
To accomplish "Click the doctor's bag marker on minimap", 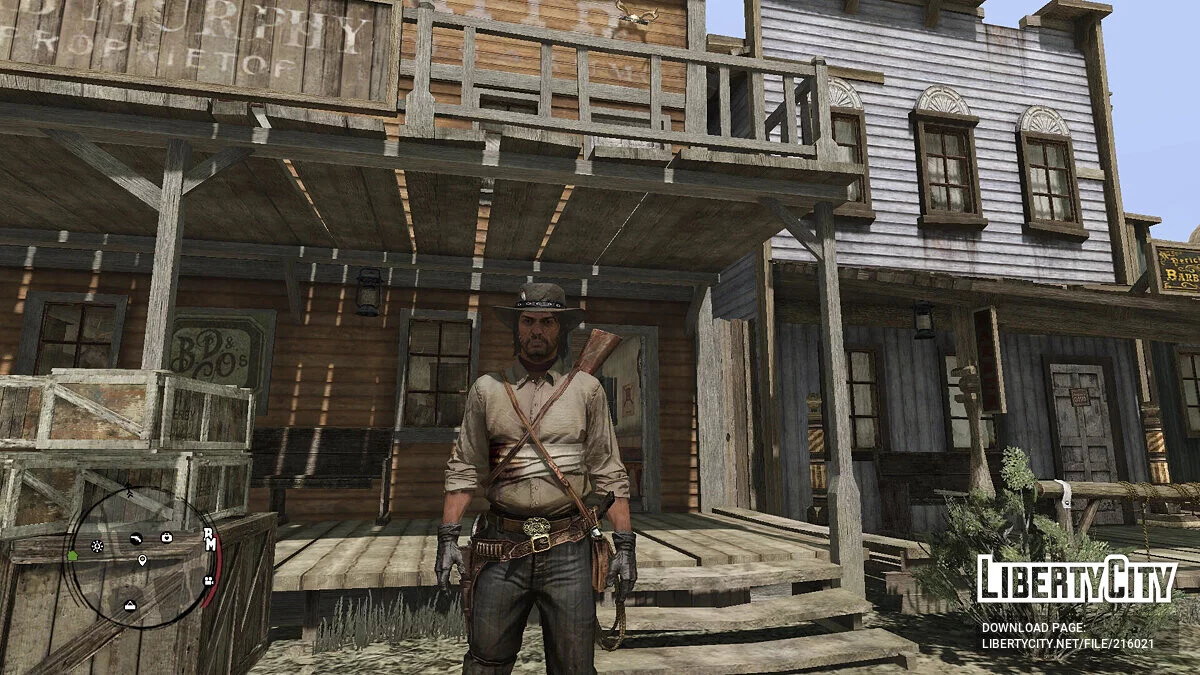I will tap(166, 537).
